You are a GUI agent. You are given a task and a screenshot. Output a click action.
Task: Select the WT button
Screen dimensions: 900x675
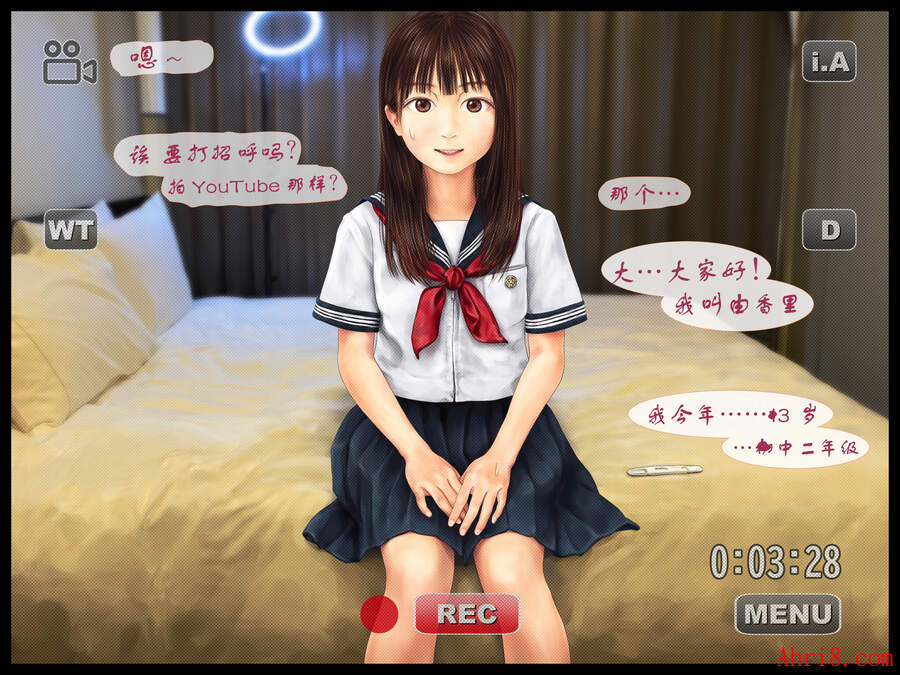[x=70, y=230]
